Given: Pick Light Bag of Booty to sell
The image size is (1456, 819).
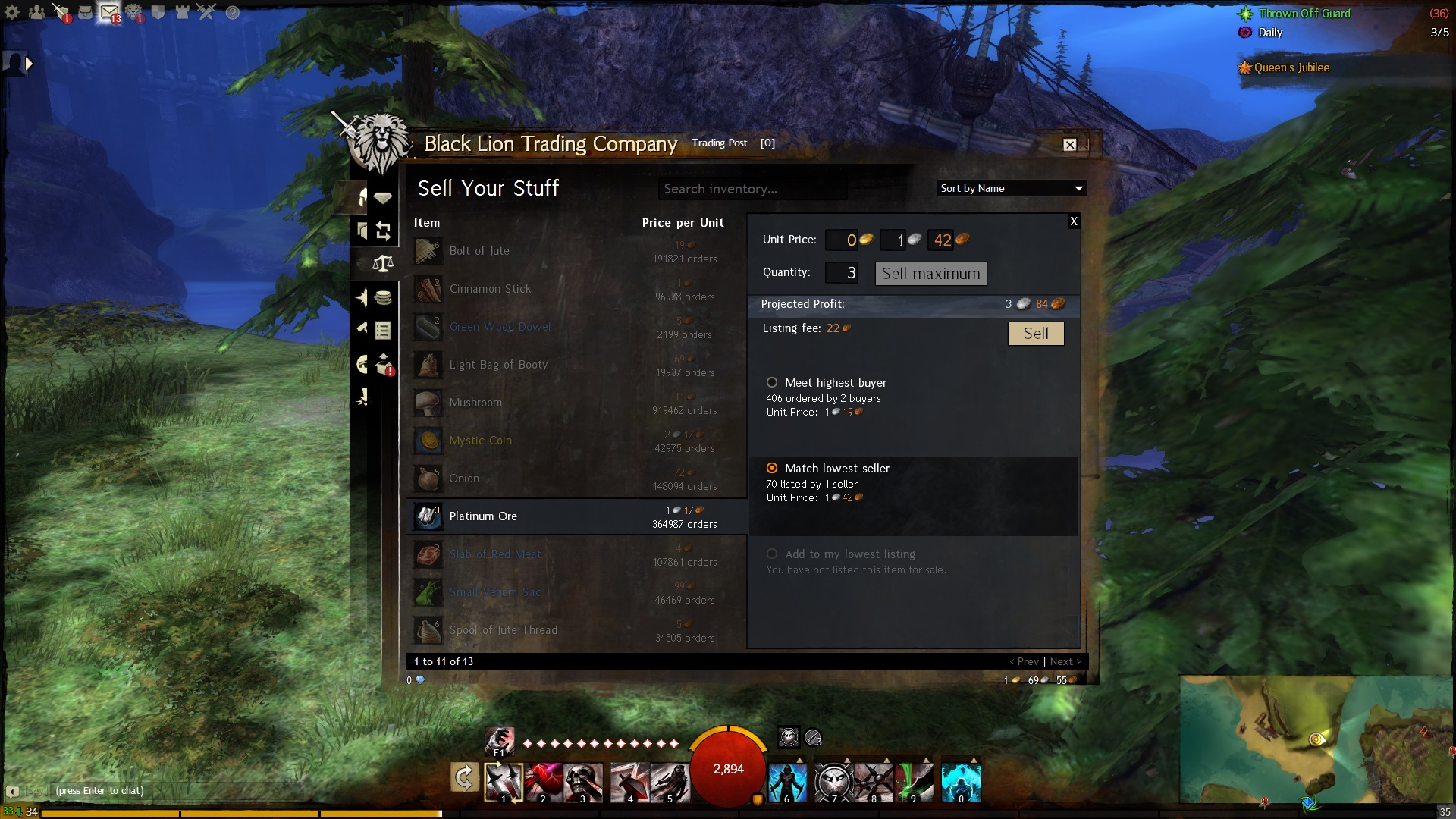Looking at the screenshot, I should tap(497, 365).
